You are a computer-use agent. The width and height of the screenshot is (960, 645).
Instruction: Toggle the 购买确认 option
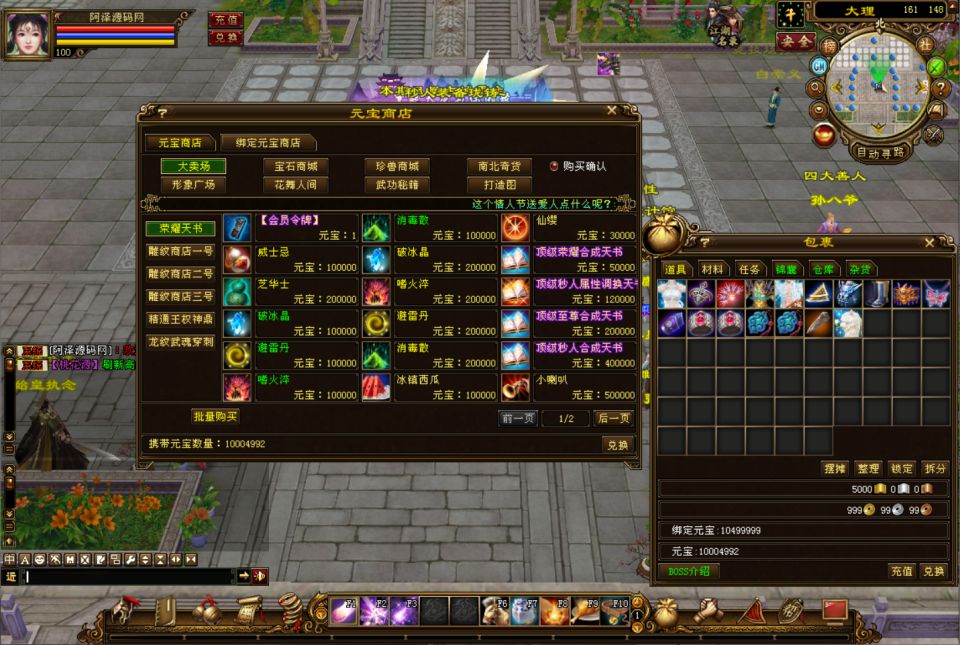(x=555, y=166)
